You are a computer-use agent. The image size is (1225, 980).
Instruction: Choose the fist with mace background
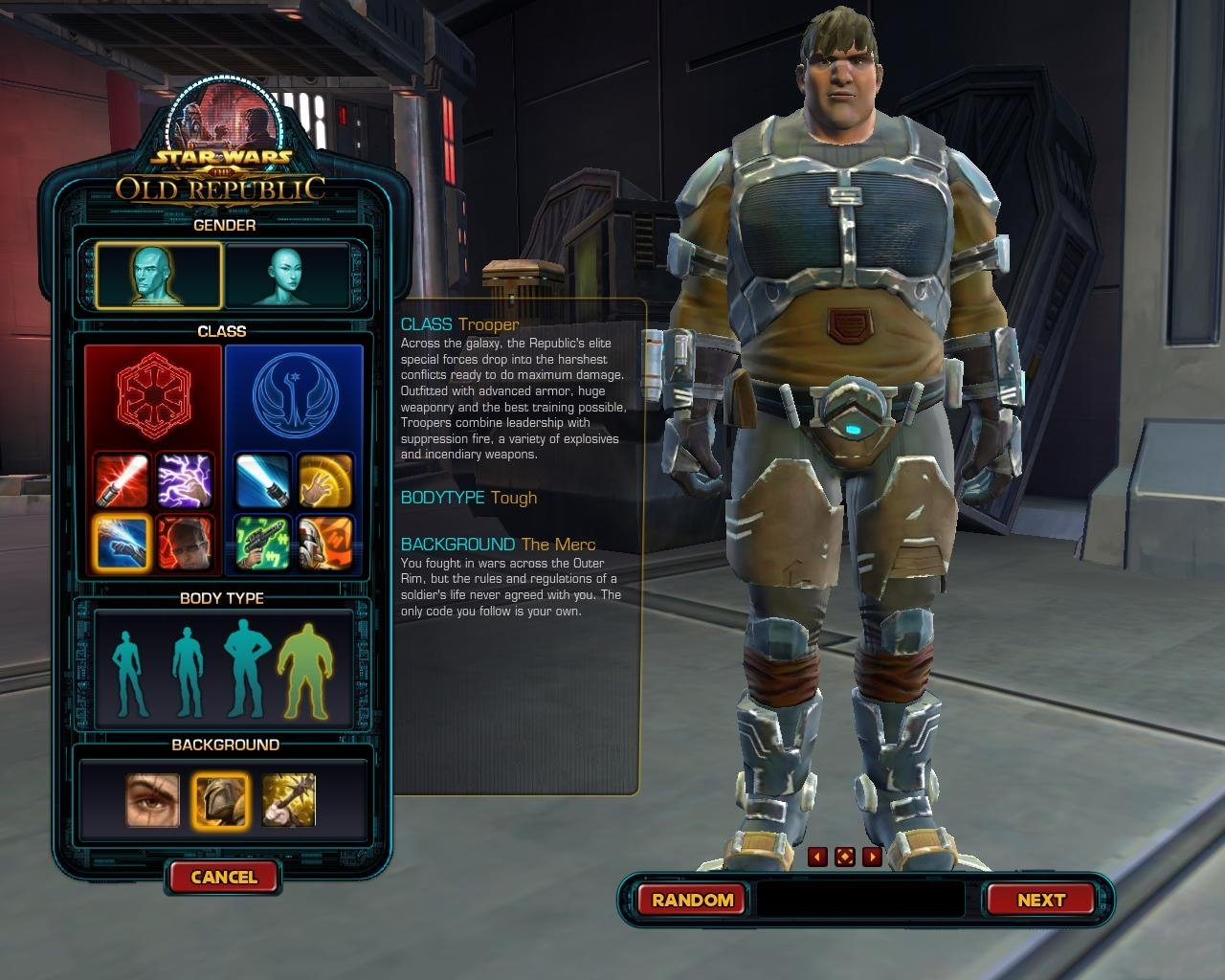tap(289, 800)
